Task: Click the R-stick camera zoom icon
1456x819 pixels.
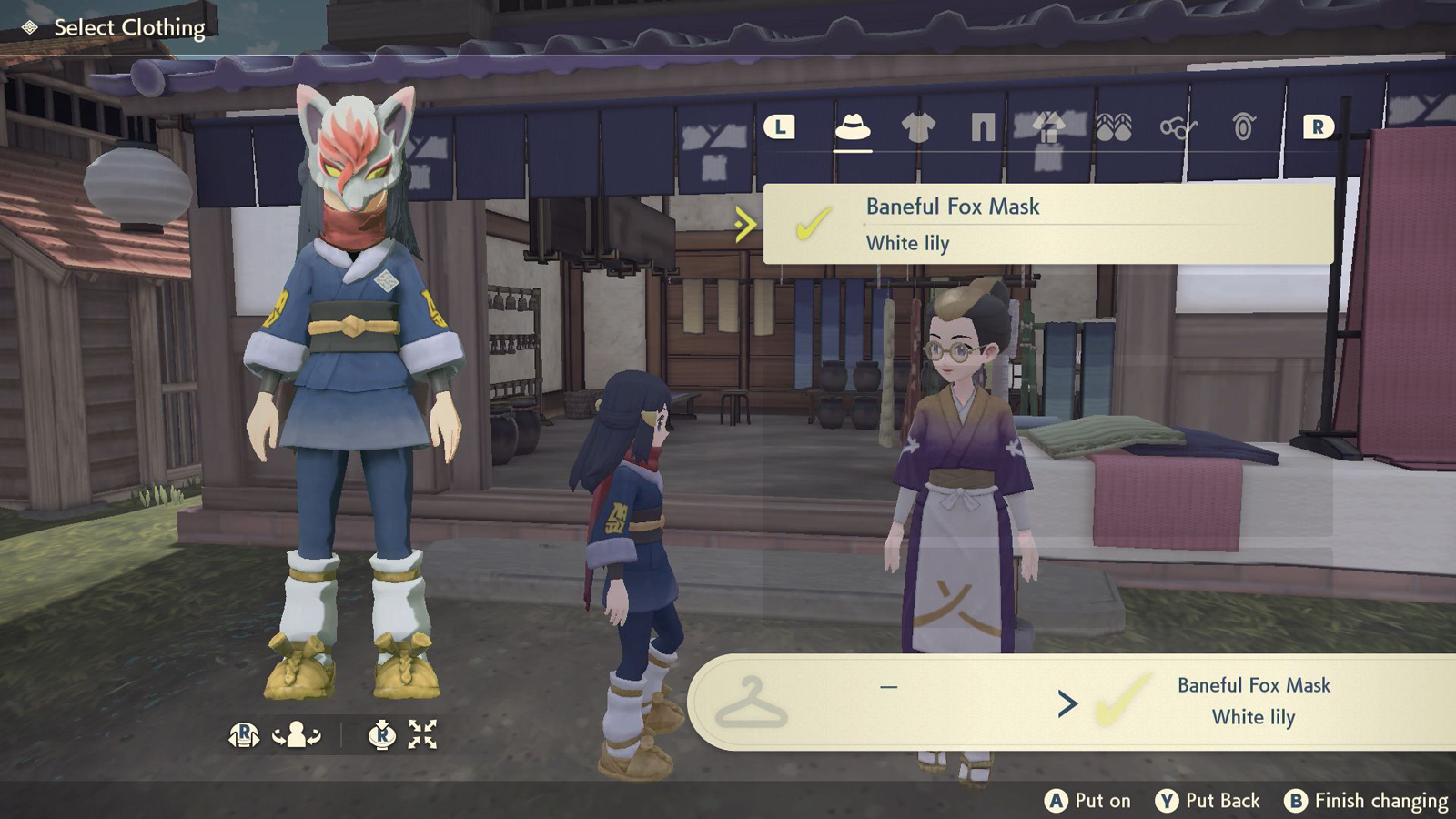Action: pyautogui.click(x=380, y=733)
